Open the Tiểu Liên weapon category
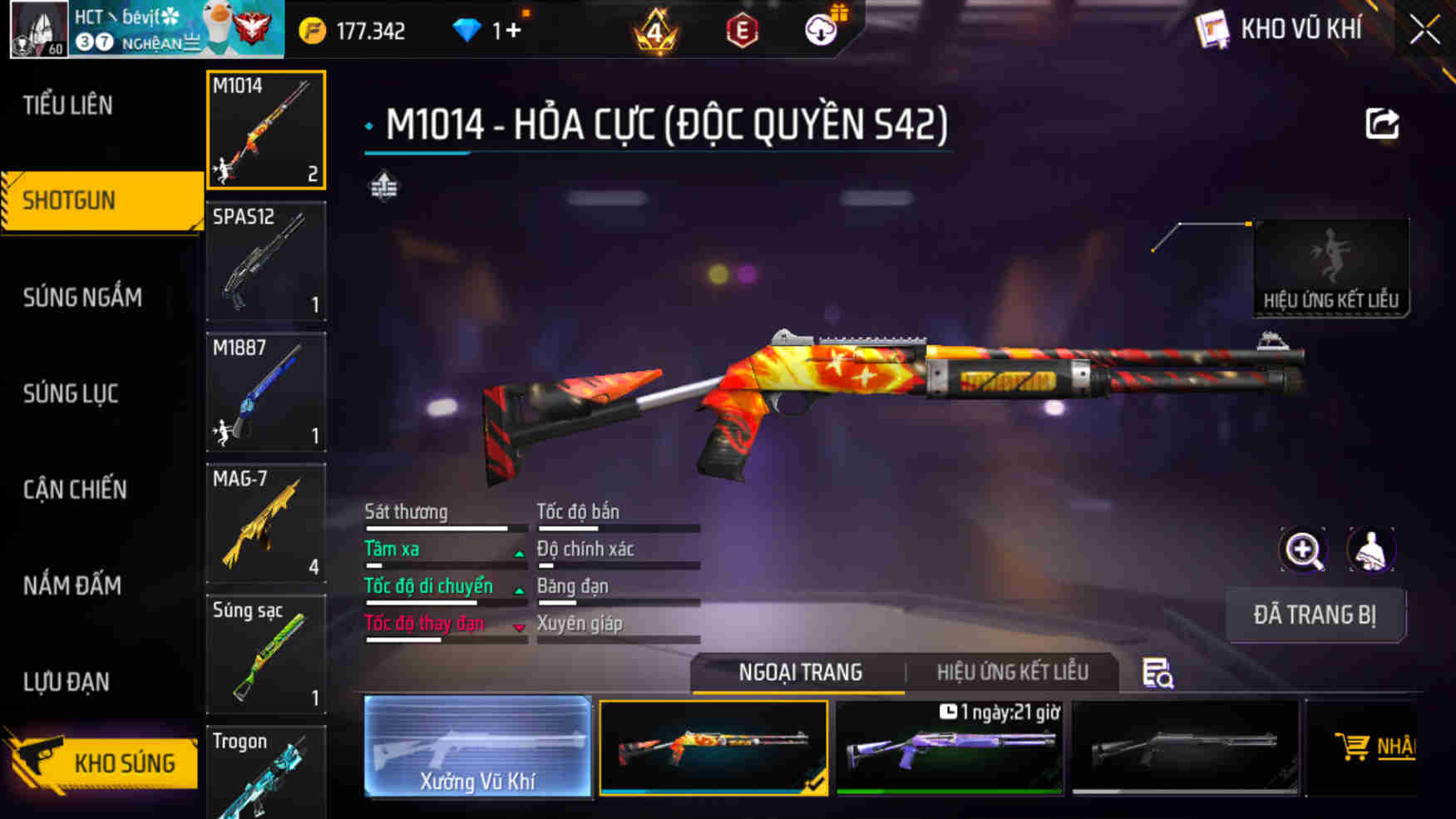1456x819 pixels. [x=68, y=106]
